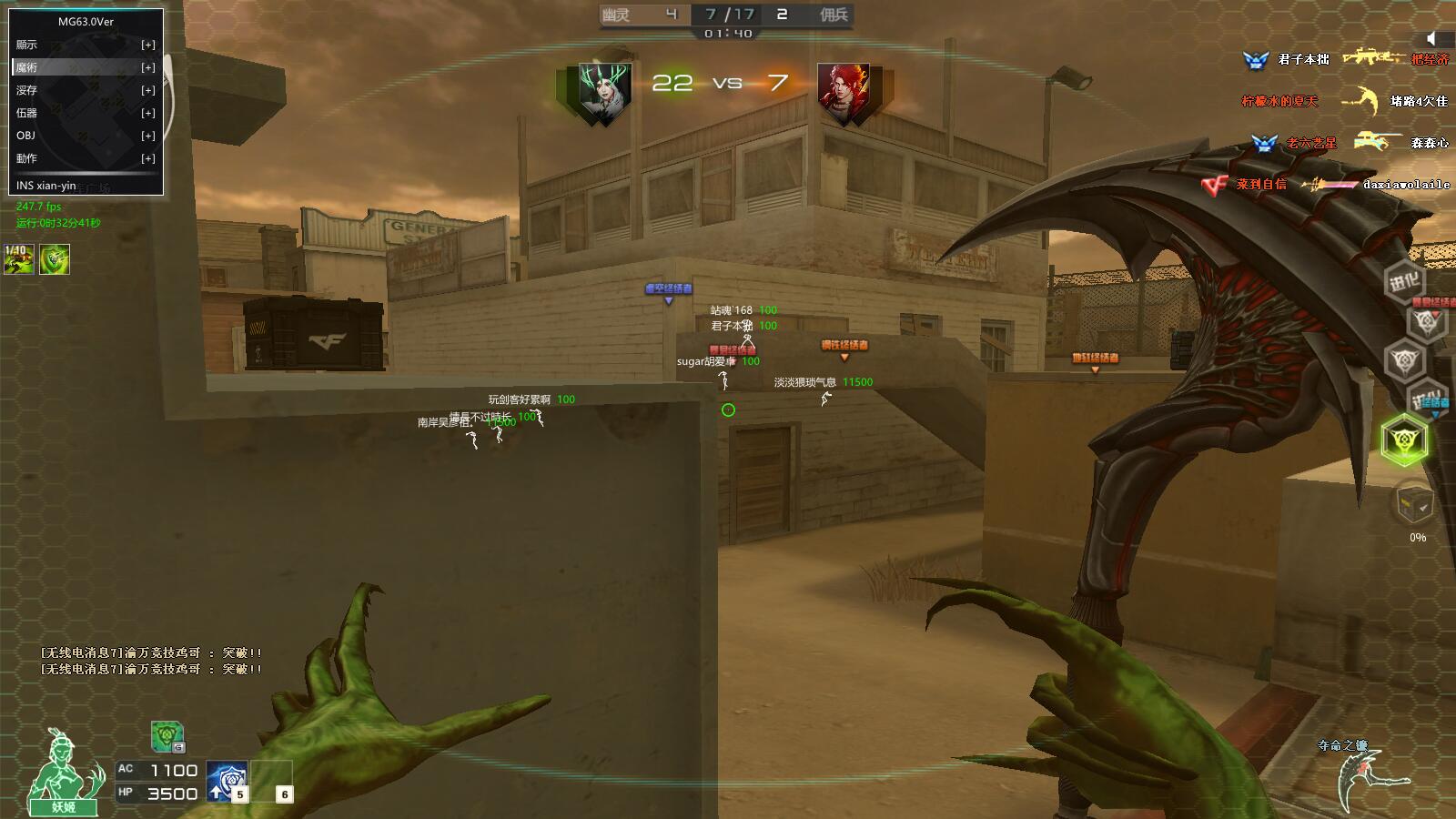Open the highlighted 魔術 menu category
1456x819 pixels.
click(x=86, y=67)
